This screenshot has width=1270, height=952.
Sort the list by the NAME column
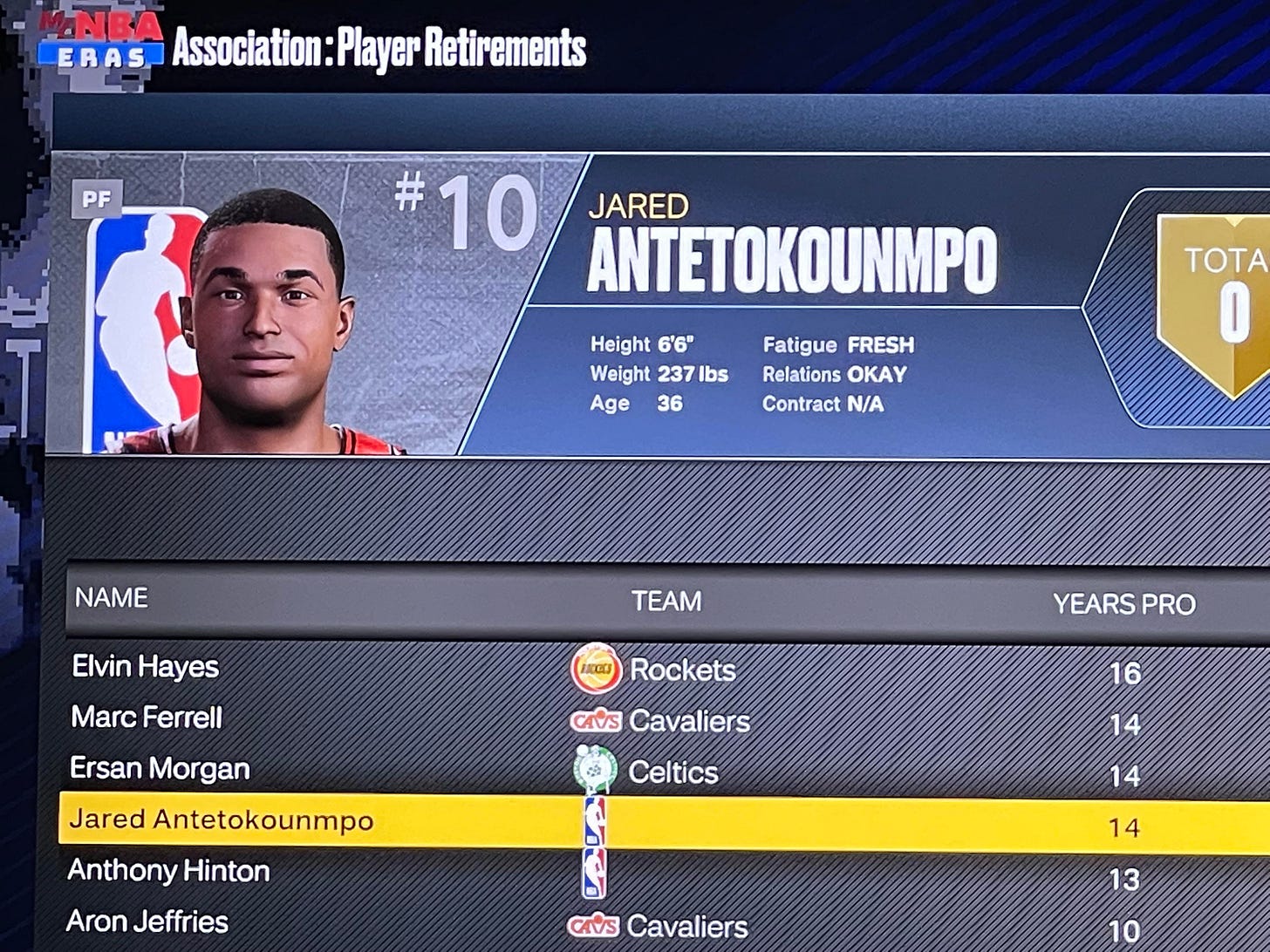tap(111, 598)
